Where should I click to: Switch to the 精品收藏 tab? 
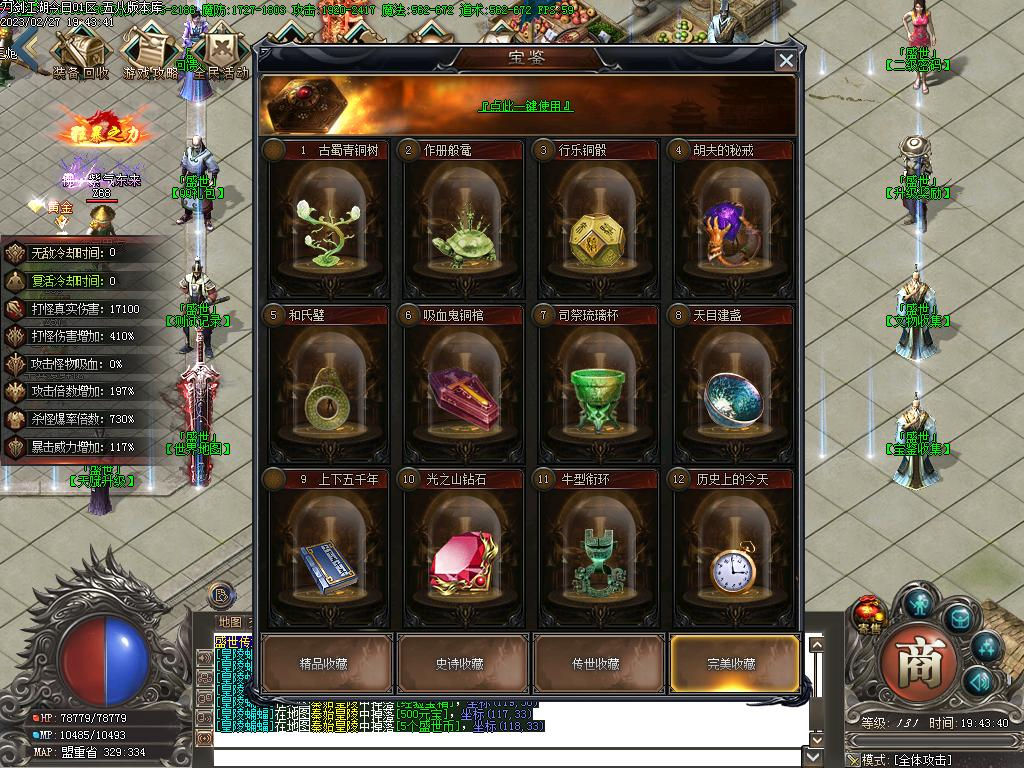tap(327, 663)
